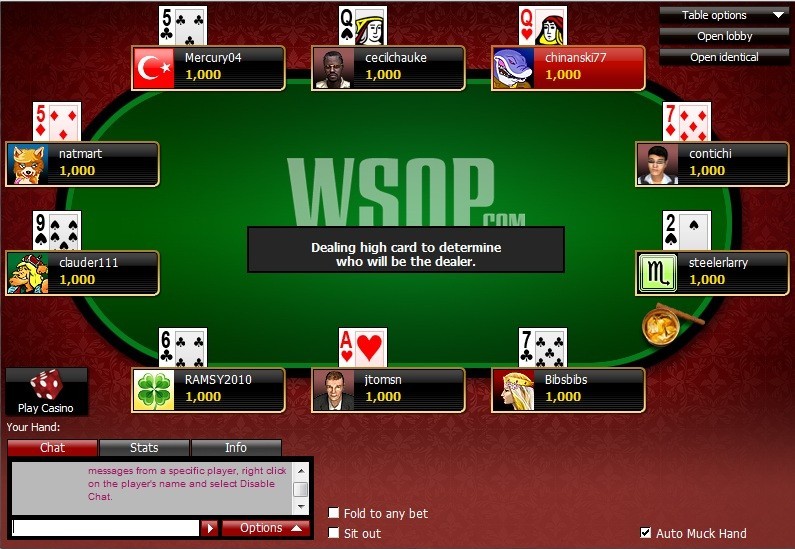795x549 pixels.
Task: Click the Open identical button
Action: pos(724,57)
